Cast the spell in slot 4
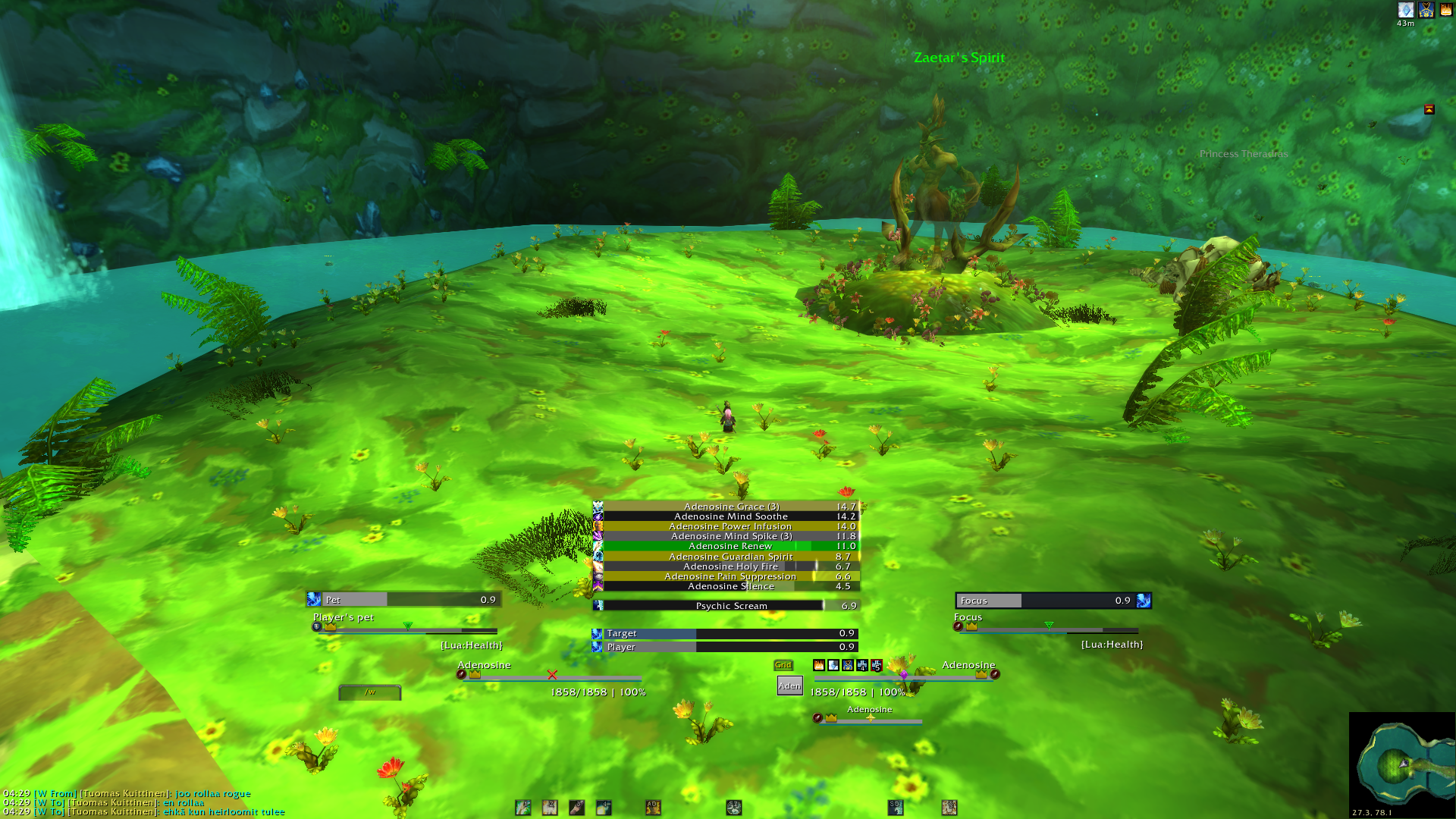 tap(604, 808)
